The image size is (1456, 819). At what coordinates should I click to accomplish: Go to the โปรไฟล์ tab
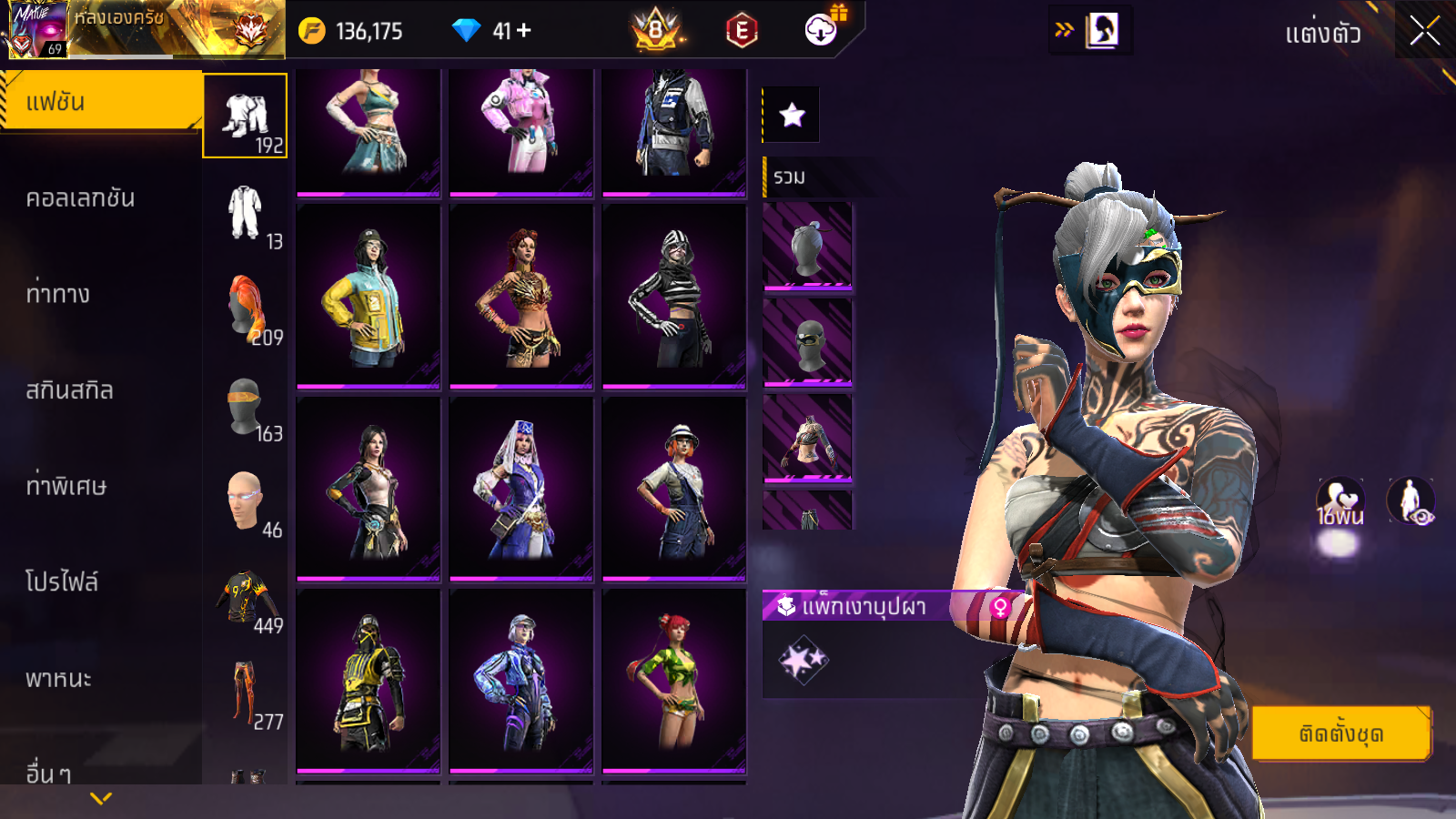62,582
